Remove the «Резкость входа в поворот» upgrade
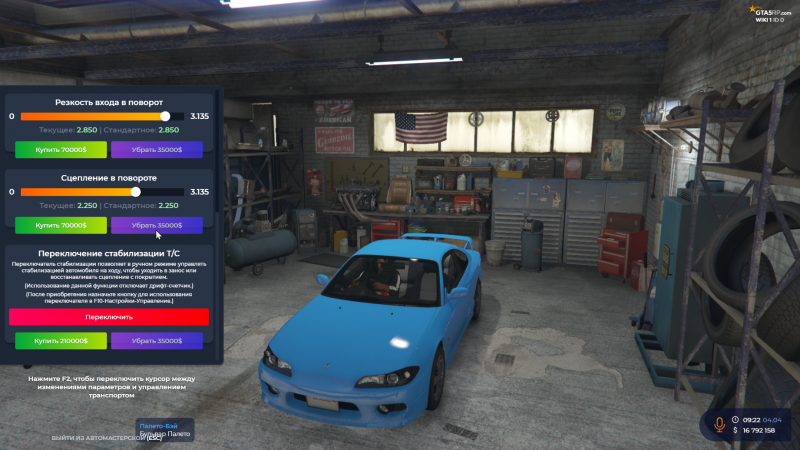800x450 pixels. (156, 149)
